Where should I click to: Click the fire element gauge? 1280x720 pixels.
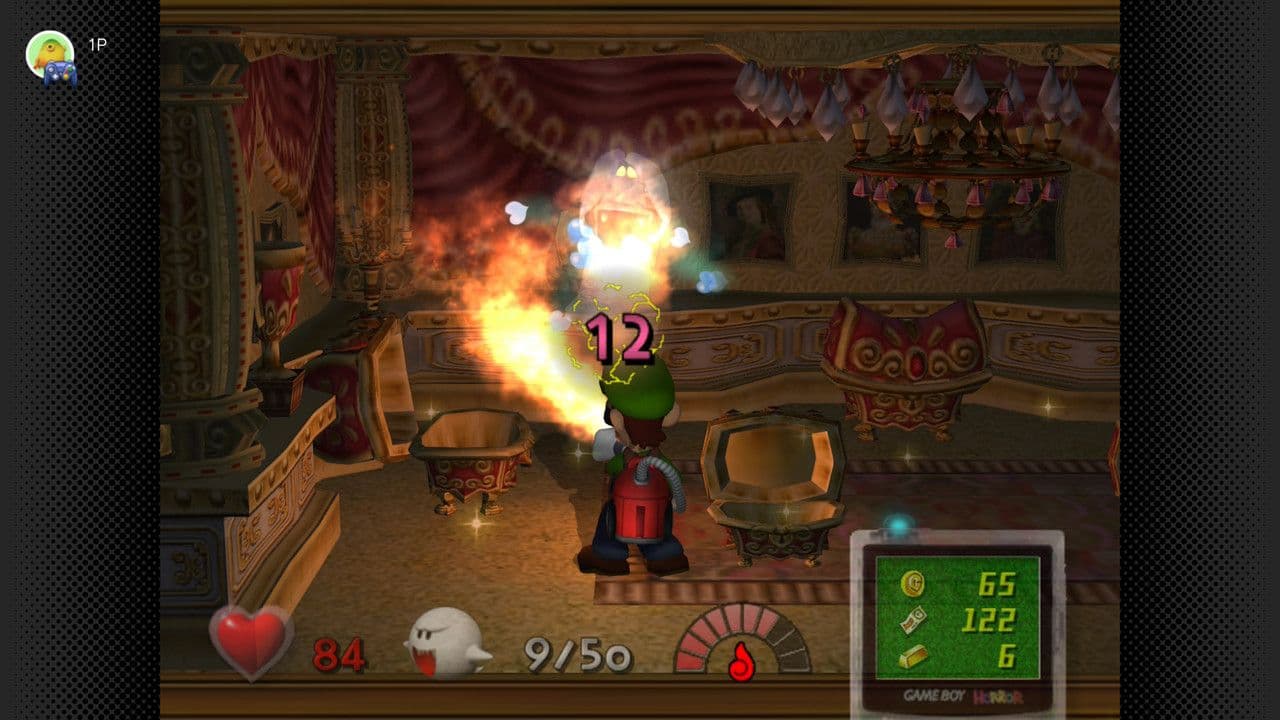pyautogui.click(x=741, y=641)
